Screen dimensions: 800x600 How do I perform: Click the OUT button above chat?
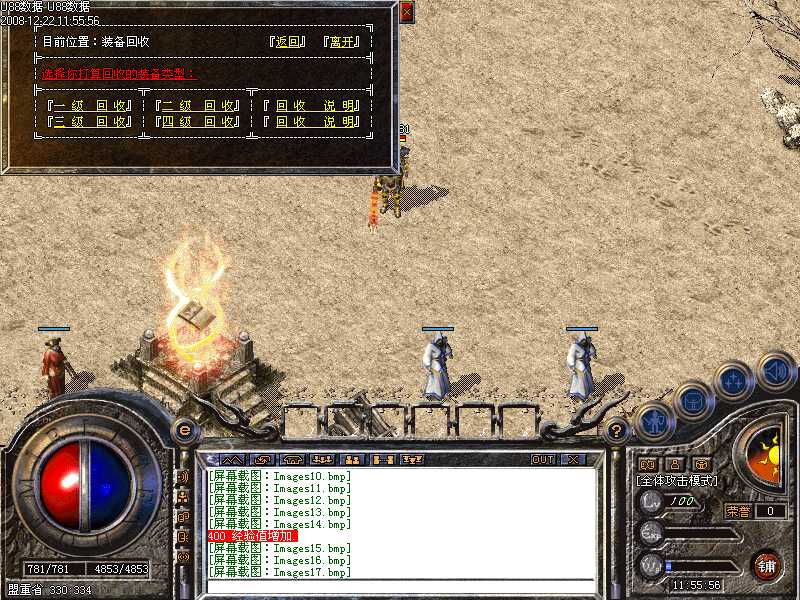click(542, 460)
